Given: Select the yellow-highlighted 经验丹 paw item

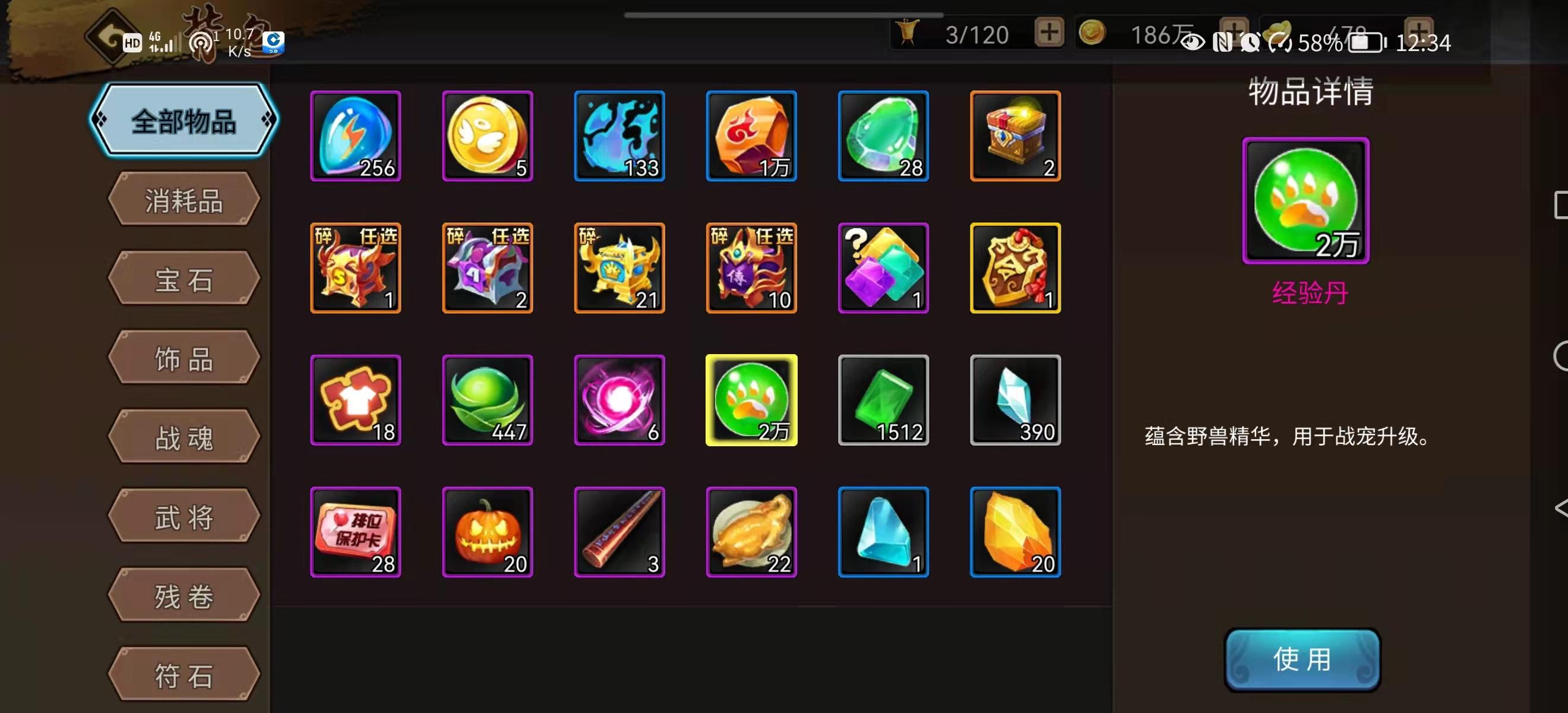Looking at the screenshot, I should tap(751, 400).
